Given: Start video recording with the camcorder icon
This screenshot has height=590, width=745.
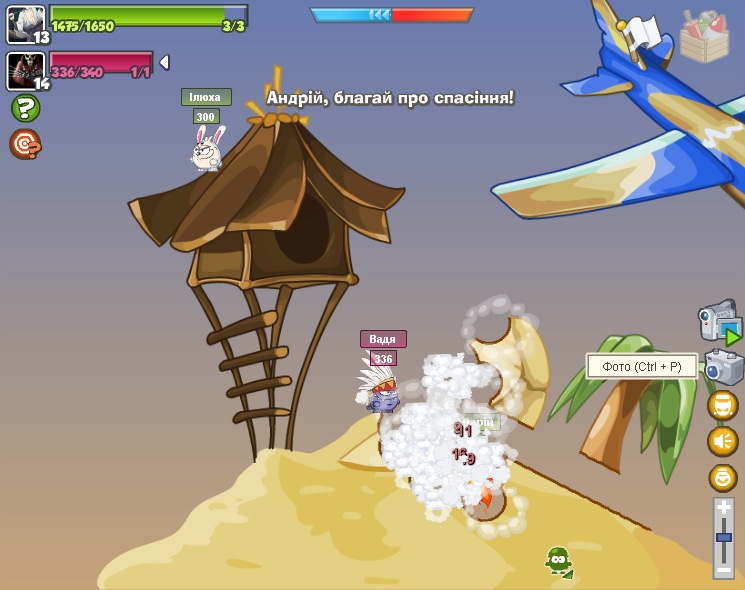Looking at the screenshot, I should [719, 322].
